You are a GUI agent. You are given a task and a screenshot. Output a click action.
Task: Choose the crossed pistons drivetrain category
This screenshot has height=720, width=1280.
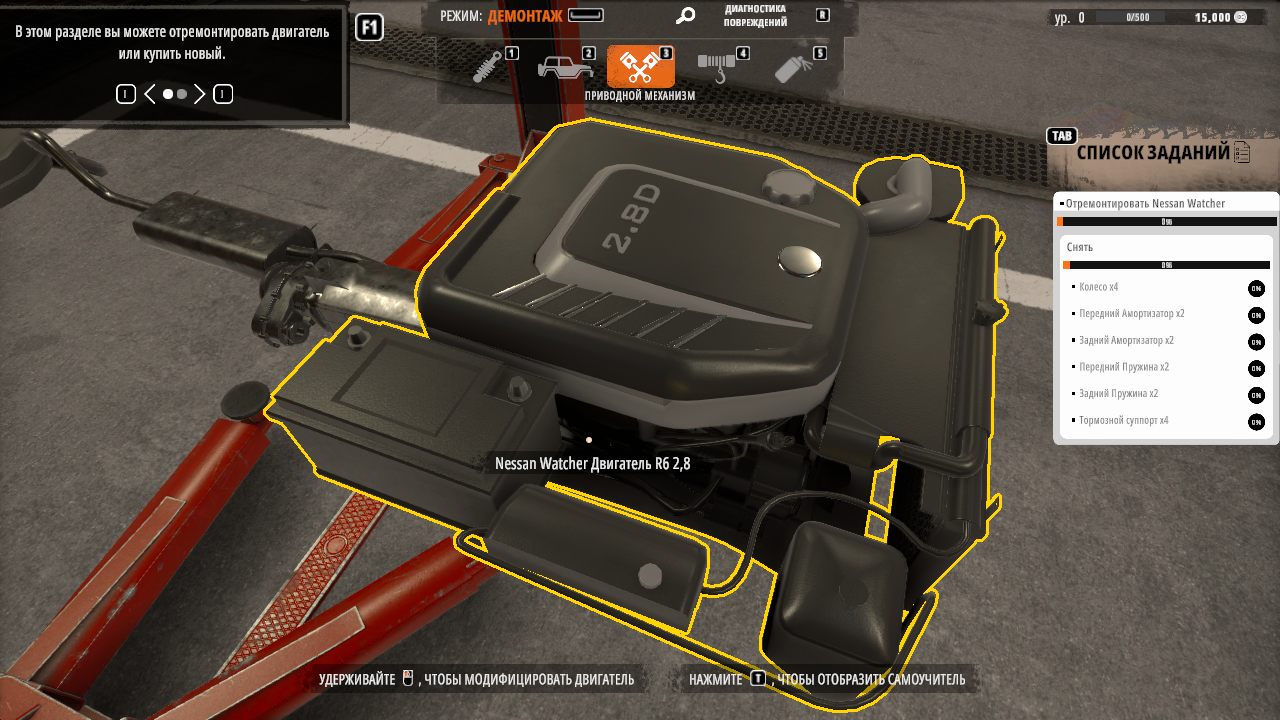click(x=639, y=67)
